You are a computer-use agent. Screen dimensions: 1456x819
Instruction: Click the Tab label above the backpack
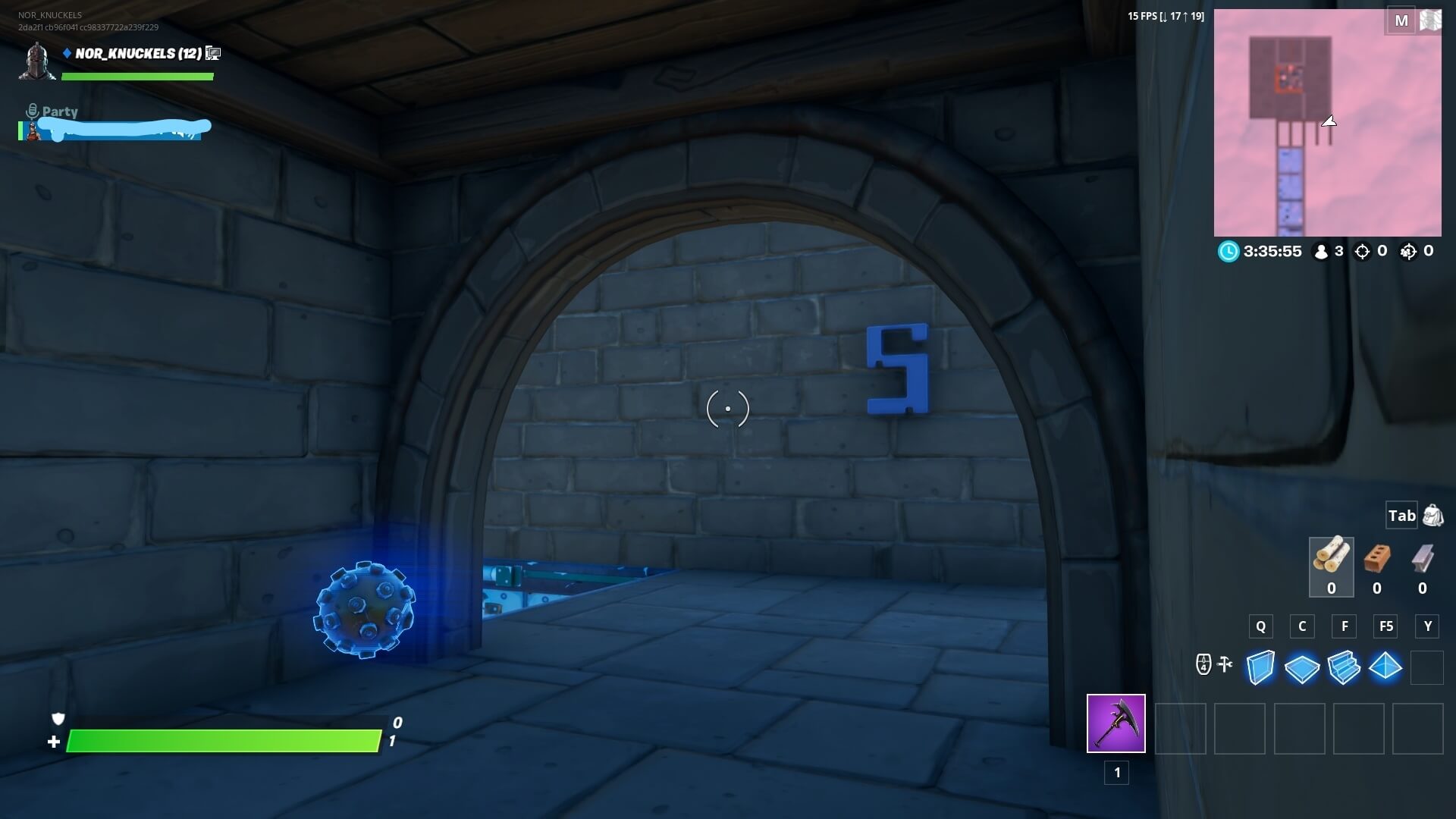1401,515
